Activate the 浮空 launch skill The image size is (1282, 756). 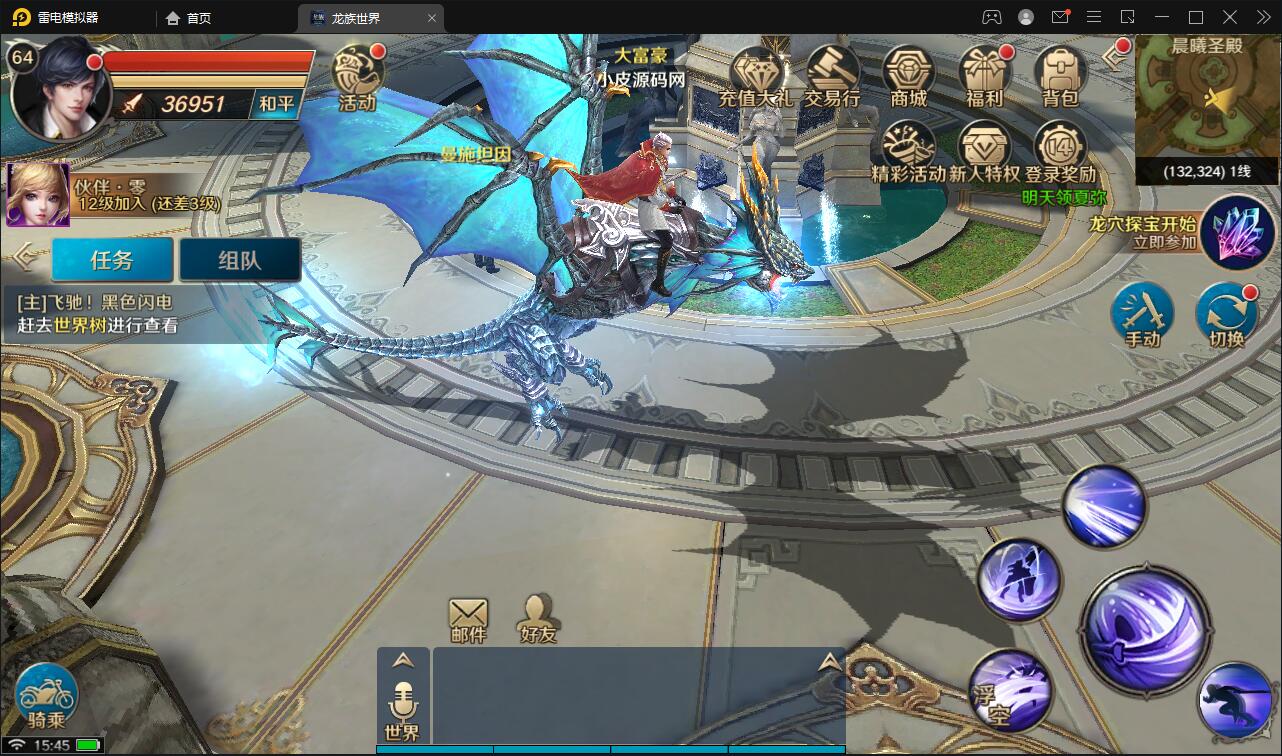[1010, 689]
